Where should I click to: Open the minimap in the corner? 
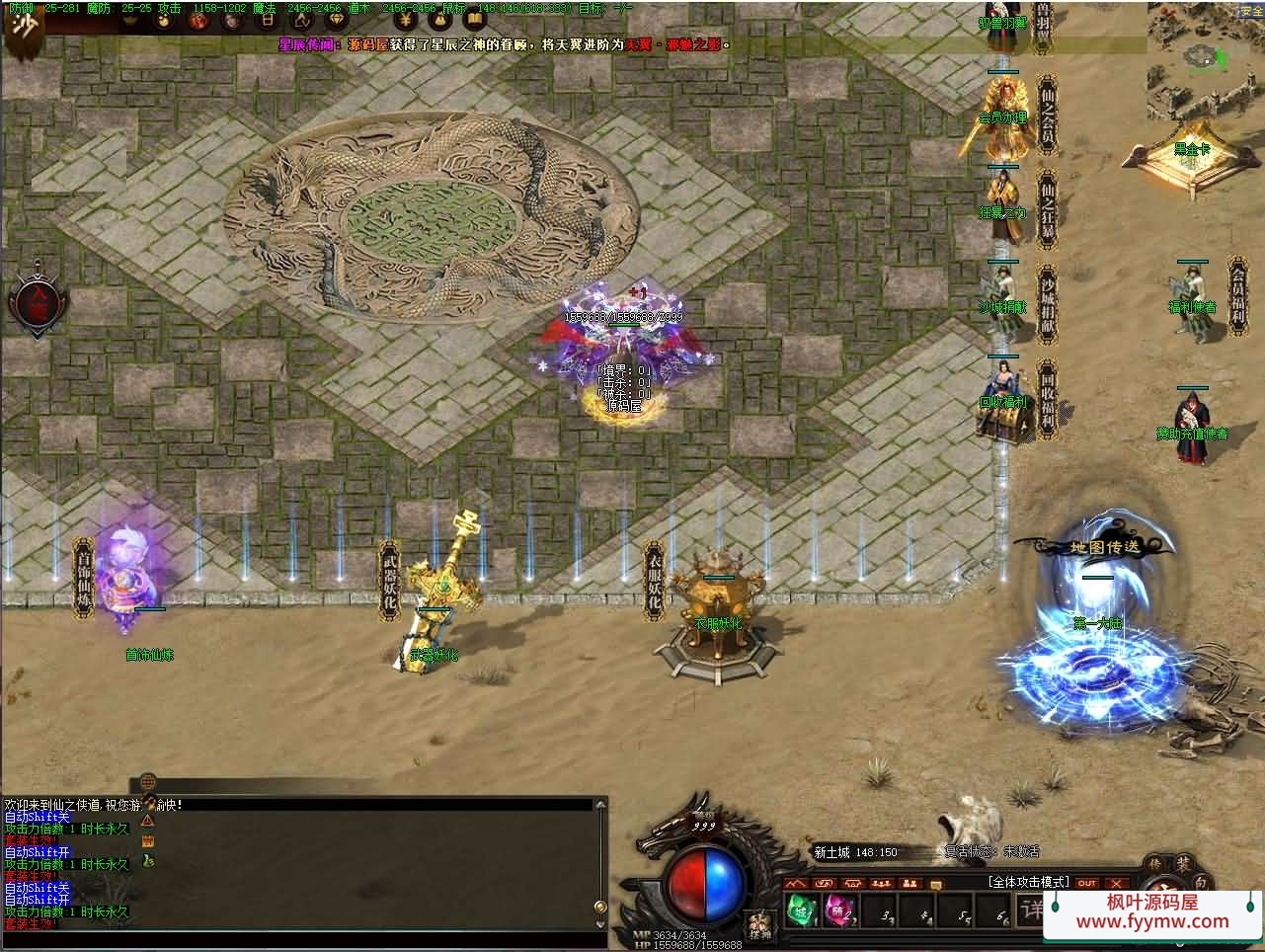click(x=1205, y=56)
